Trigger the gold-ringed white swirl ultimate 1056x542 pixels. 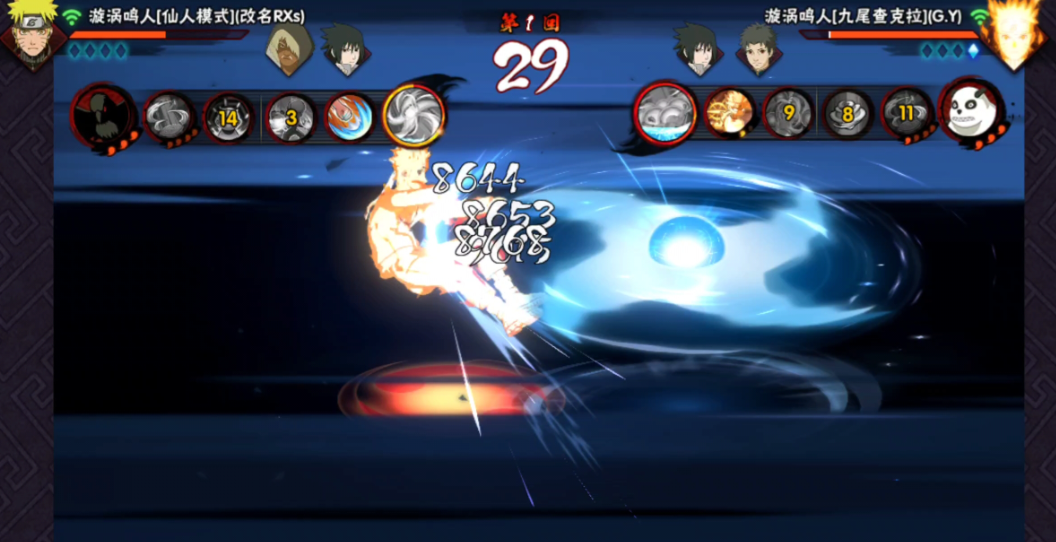(413, 114)
